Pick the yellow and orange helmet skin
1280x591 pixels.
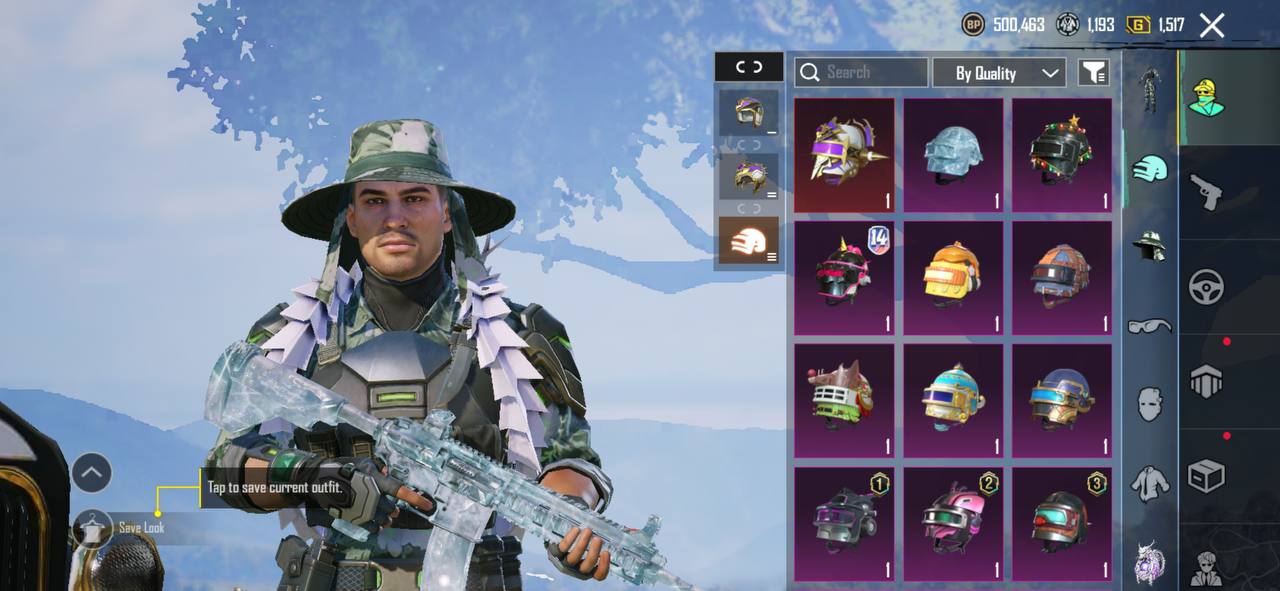(x=953, y=277)
